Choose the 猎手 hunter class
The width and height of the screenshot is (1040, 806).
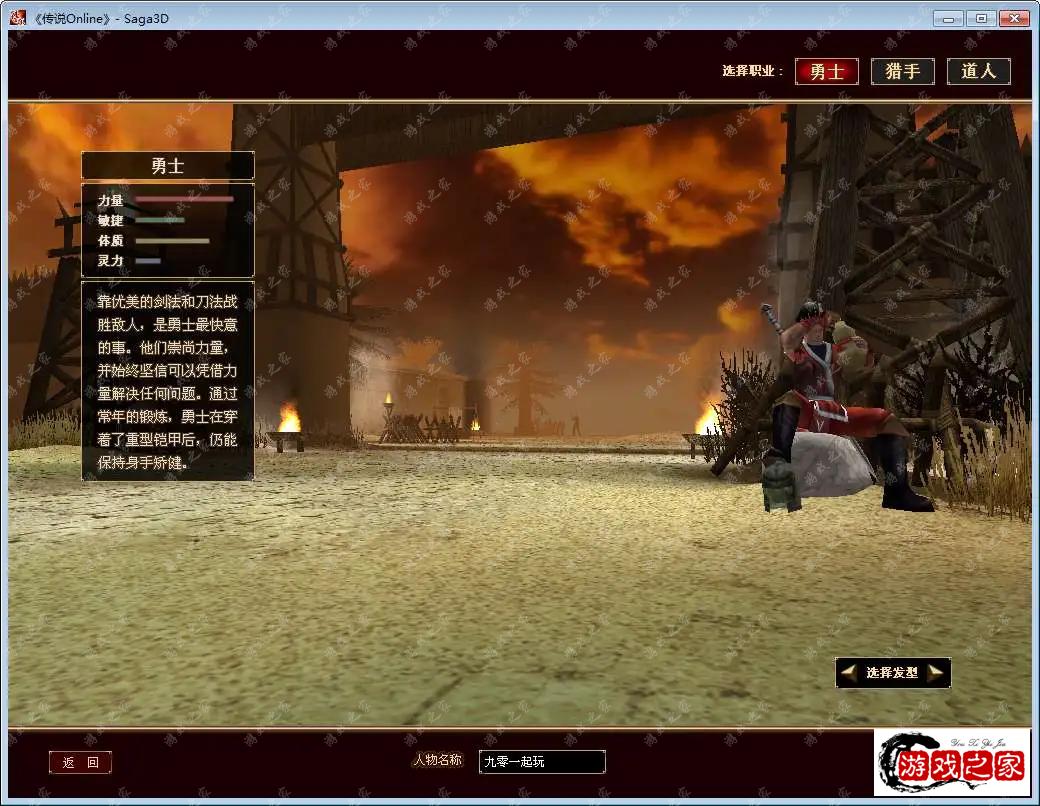tap(903, 72)
